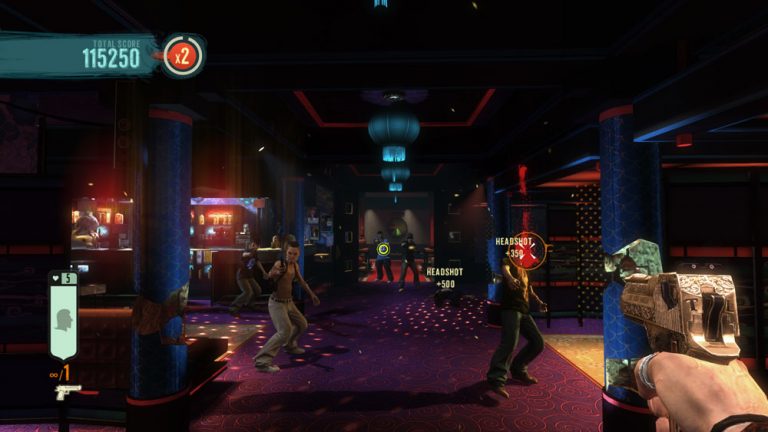
Task: Click the pistol weapon icon
Action: click(68, 391)
